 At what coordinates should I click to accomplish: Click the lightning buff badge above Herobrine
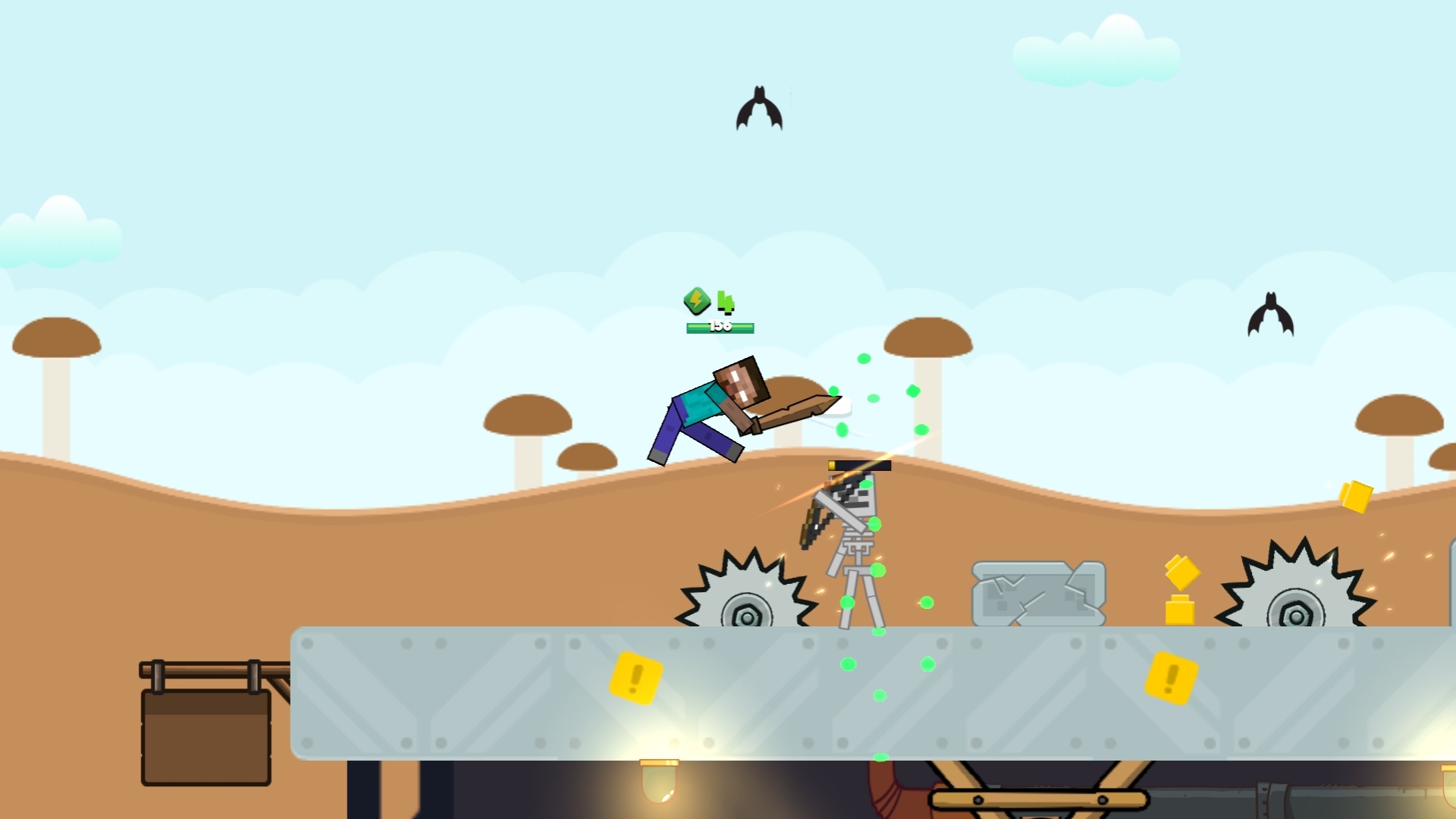[697, 303]
